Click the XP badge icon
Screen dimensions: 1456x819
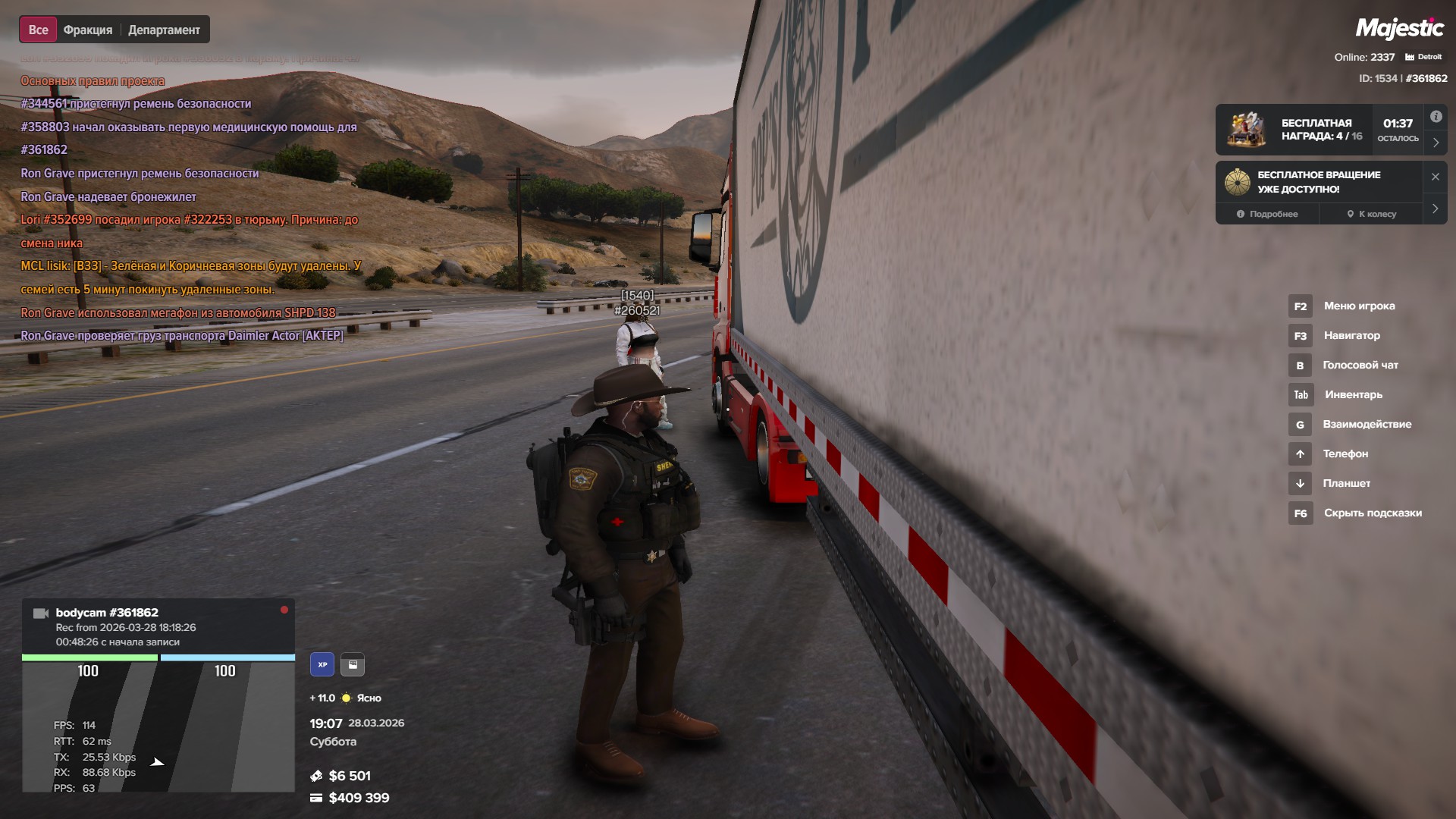pos(322,664)
